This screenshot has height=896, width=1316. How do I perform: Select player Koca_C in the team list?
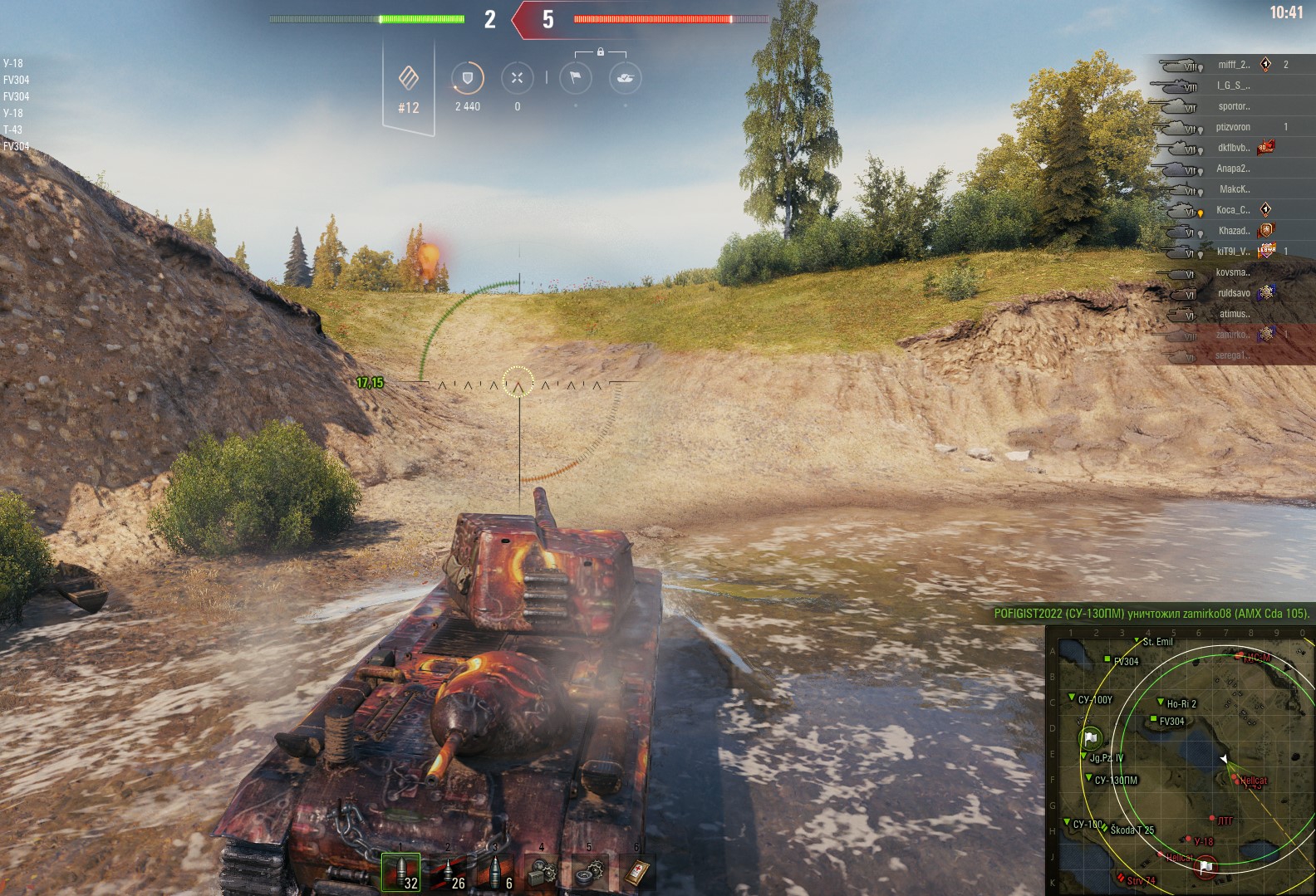(x=1233, y=210)
